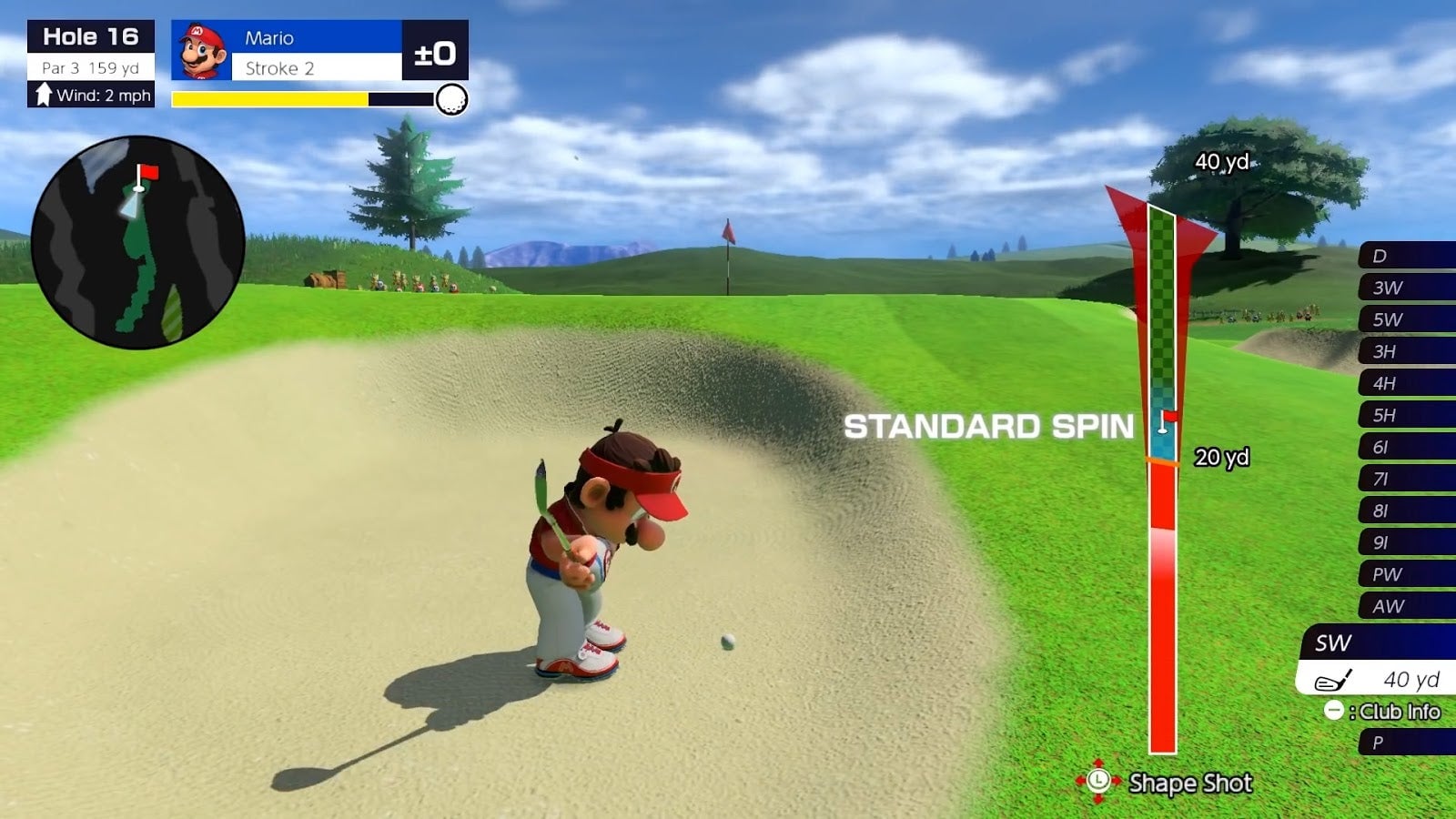Open the circular course minimap
This screenshot has height=819, width=1456.
pyautogui.click(x=138, y=242)
